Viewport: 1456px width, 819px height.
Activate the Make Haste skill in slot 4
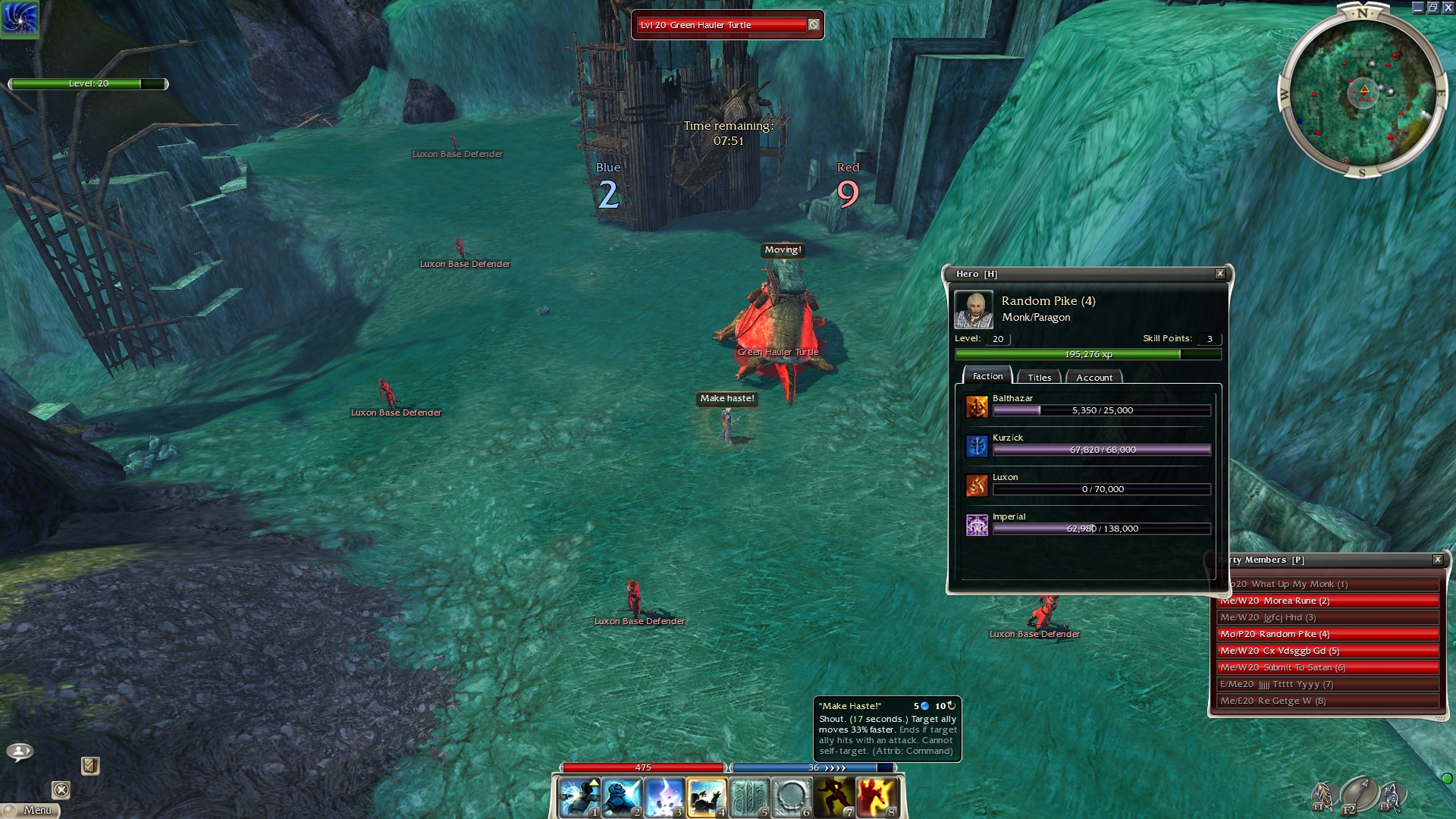coord(706,797)
